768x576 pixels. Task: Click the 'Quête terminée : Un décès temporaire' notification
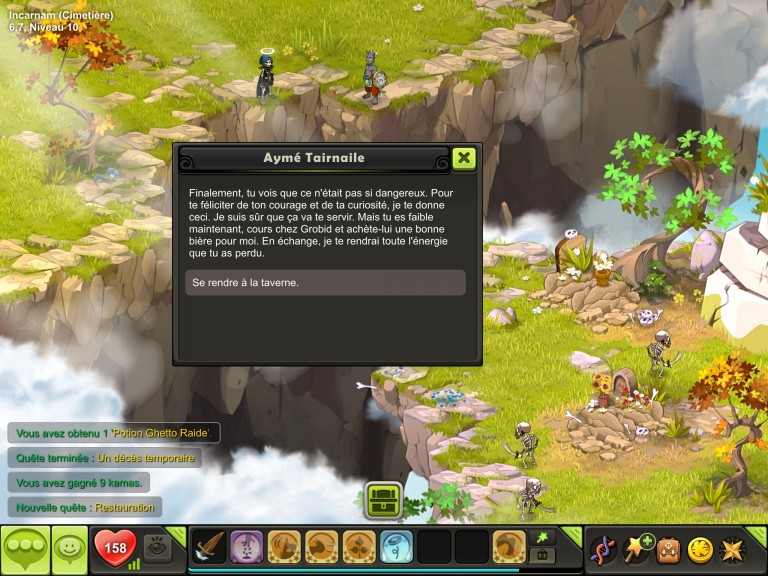104,458
